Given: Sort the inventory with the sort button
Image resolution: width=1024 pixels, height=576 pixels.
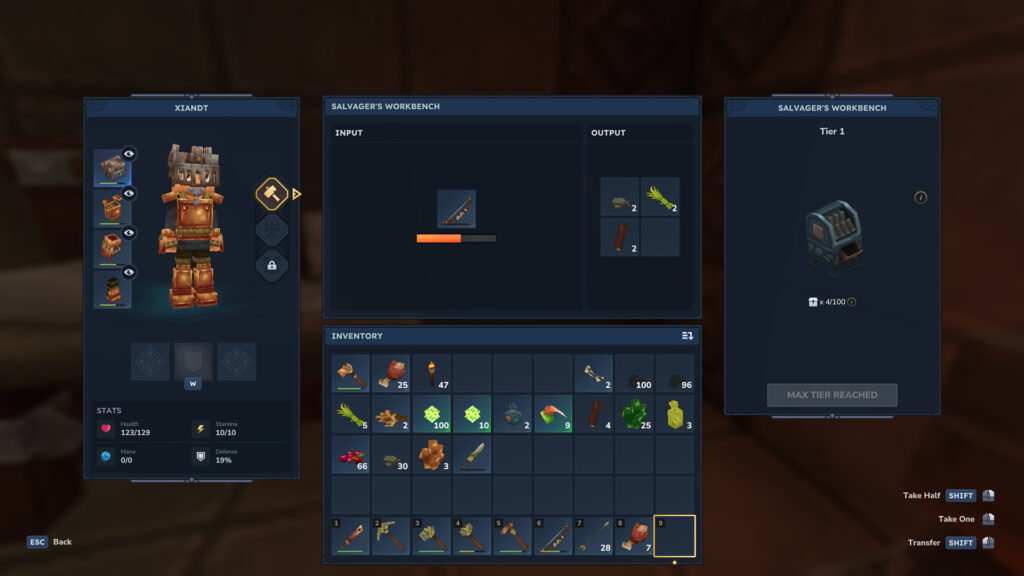Looking at the screenshot, I should [x=687, y=336].
